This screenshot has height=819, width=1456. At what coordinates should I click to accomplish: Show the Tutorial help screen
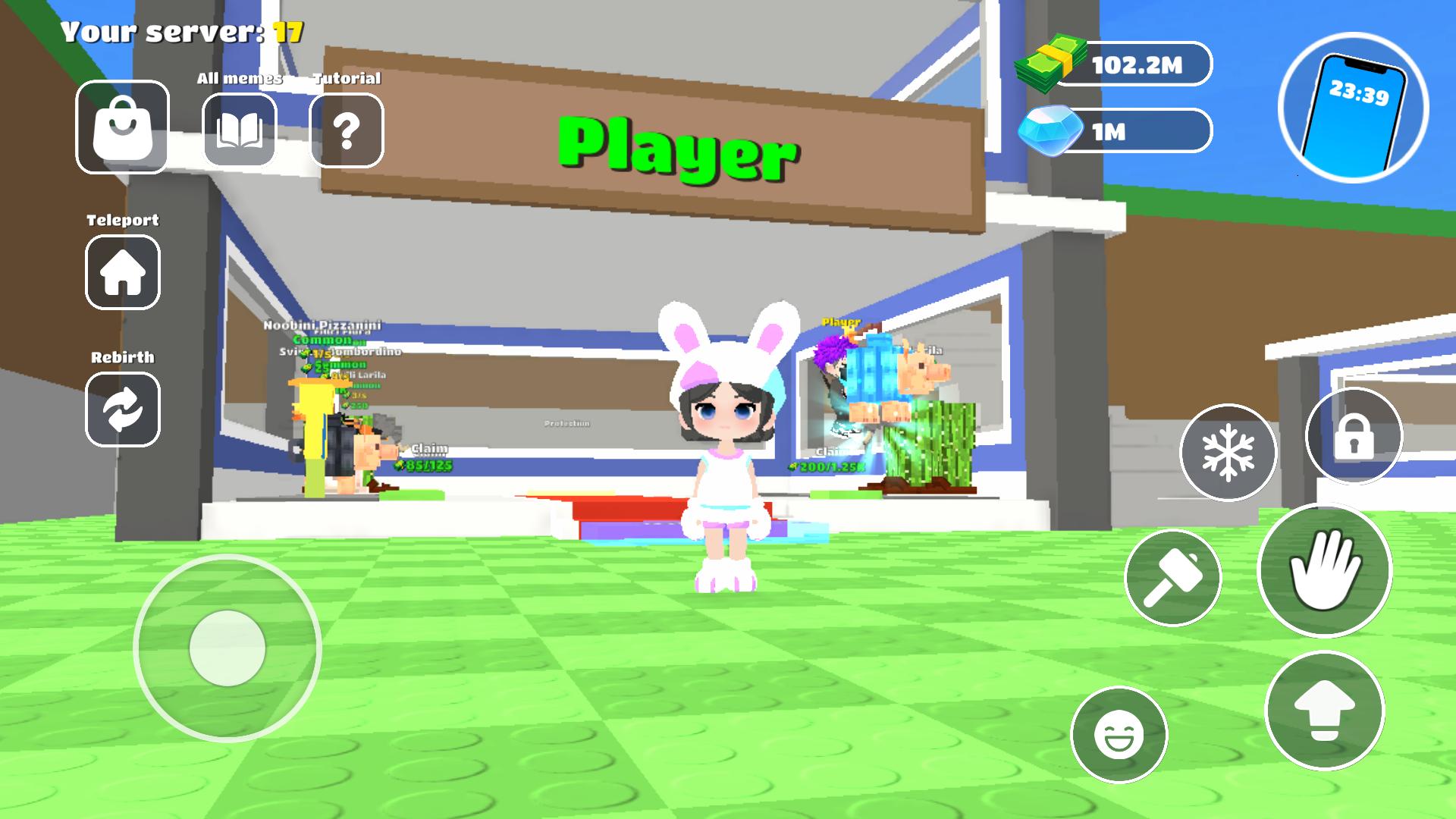click(347, 130)
